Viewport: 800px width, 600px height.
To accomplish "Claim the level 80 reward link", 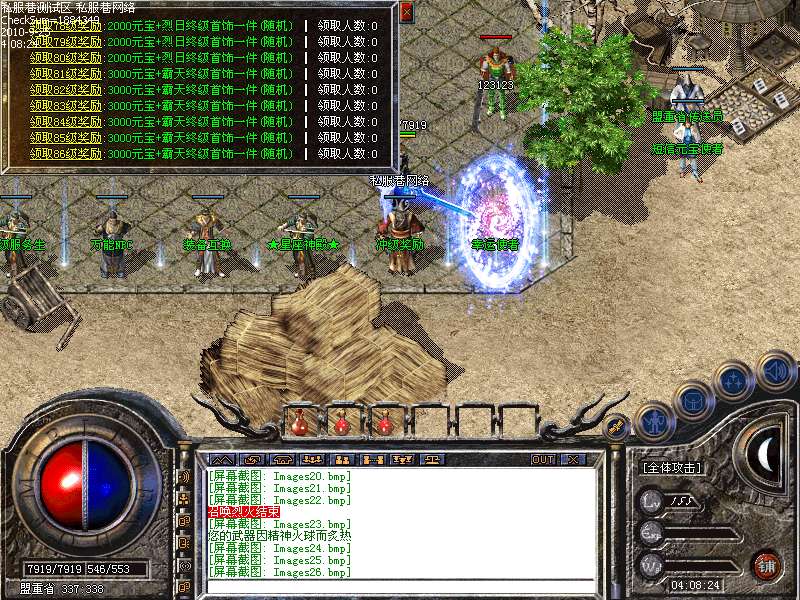I will [x=66, y=58].
